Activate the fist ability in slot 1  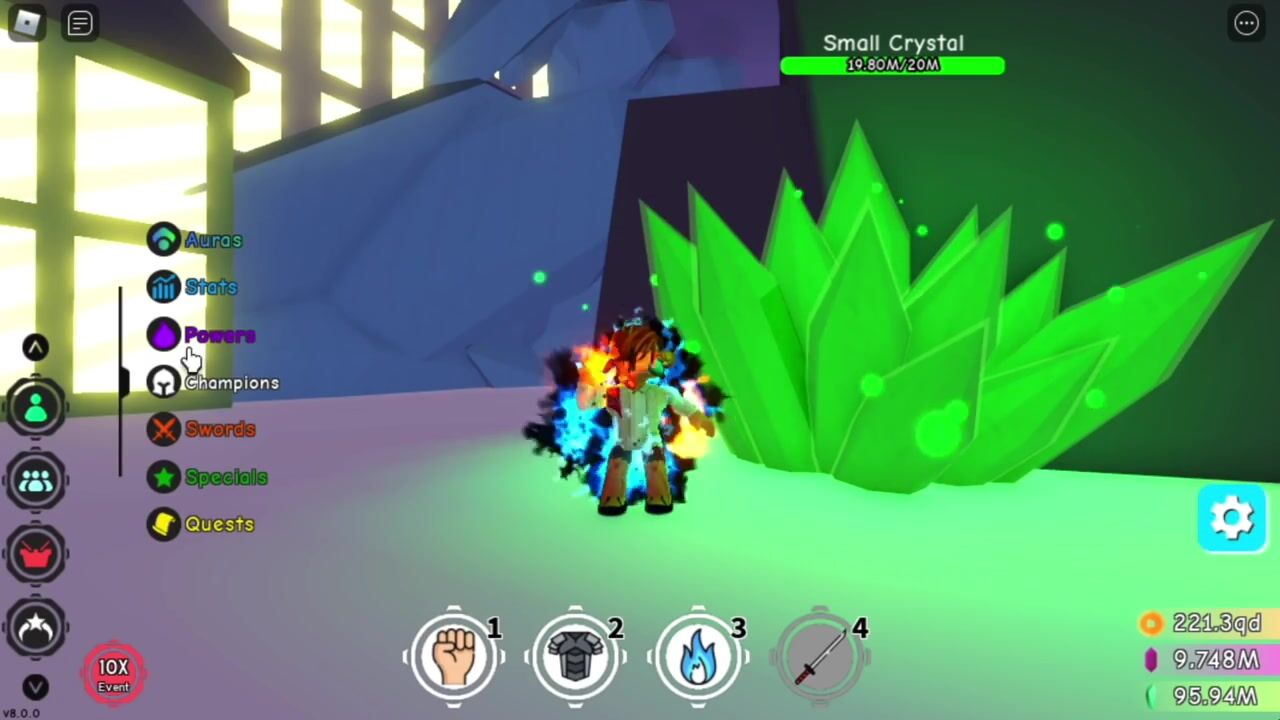(454, 656)
